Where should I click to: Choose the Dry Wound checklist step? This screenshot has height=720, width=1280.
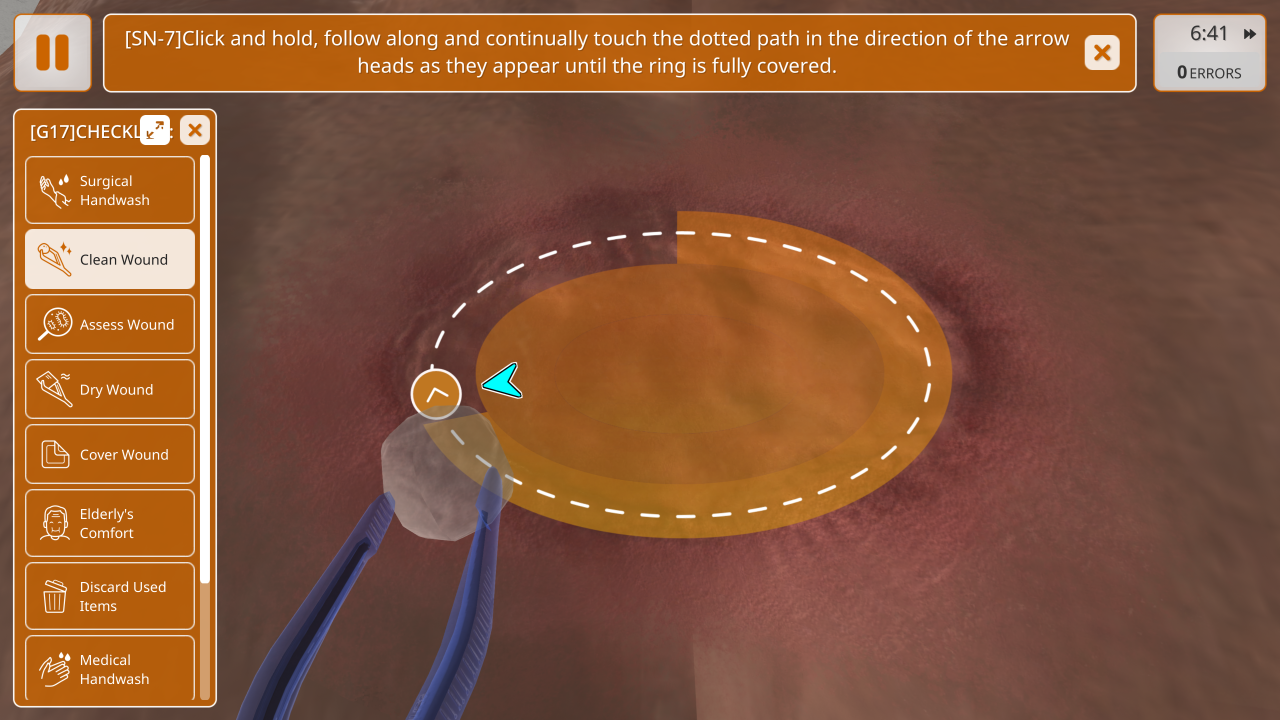click(110, 390)
